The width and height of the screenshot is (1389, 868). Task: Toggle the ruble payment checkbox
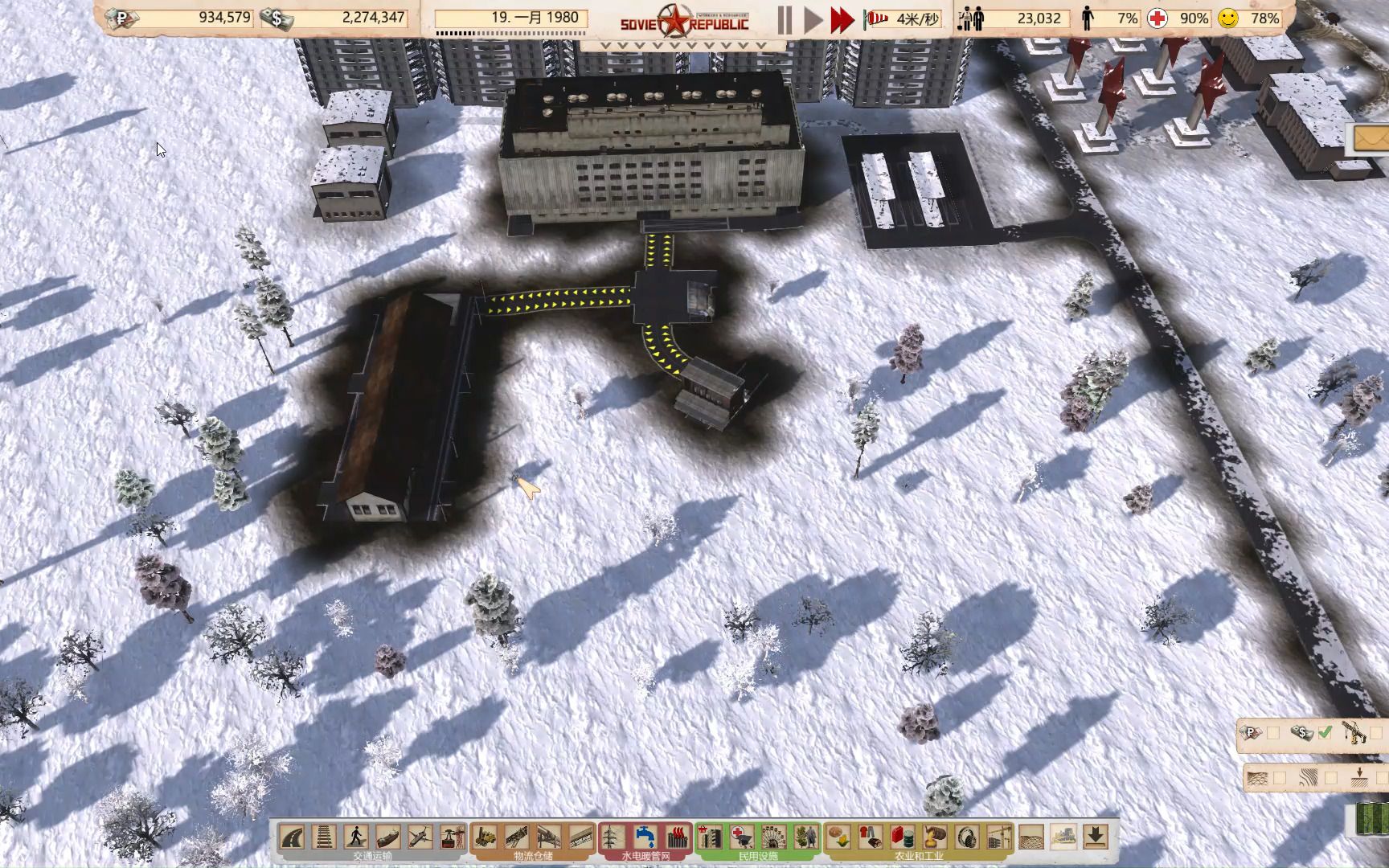[1273, 733]
